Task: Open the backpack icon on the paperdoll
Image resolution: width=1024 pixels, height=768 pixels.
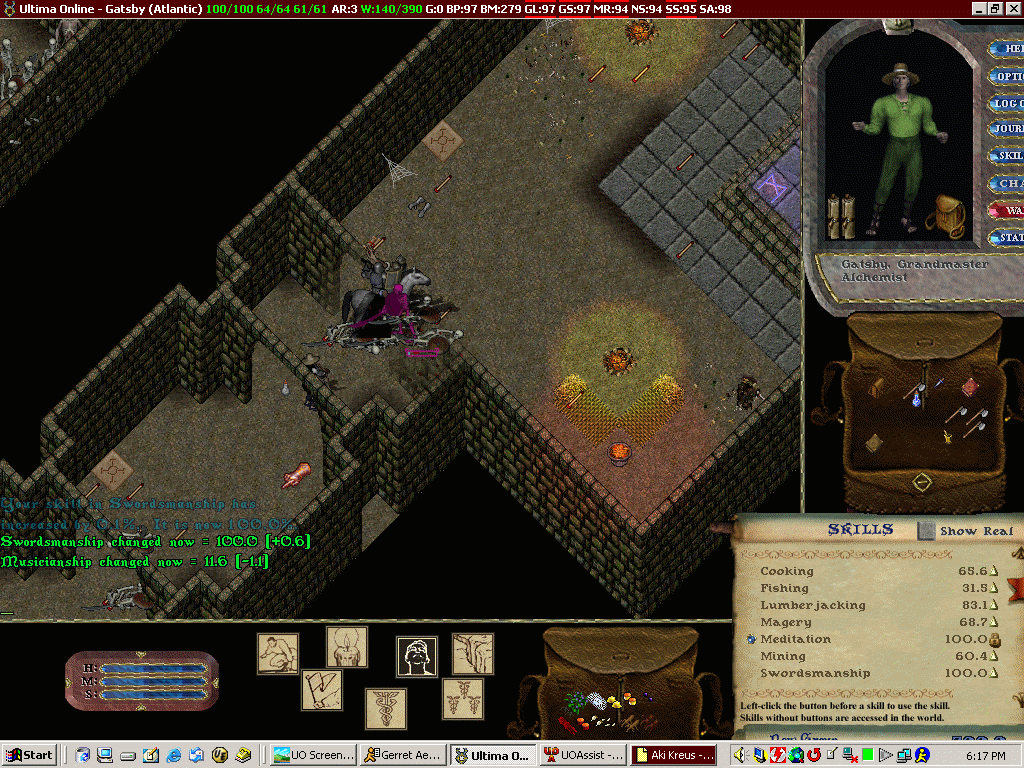Action: [x=944, y=214]
